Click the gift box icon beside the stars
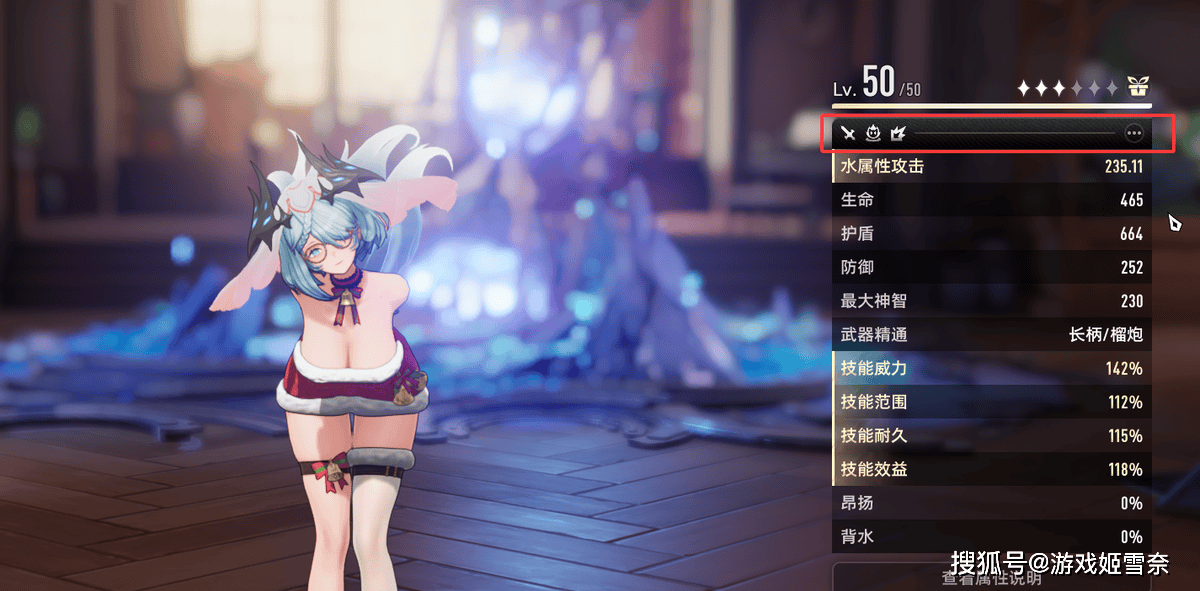 1138,87
